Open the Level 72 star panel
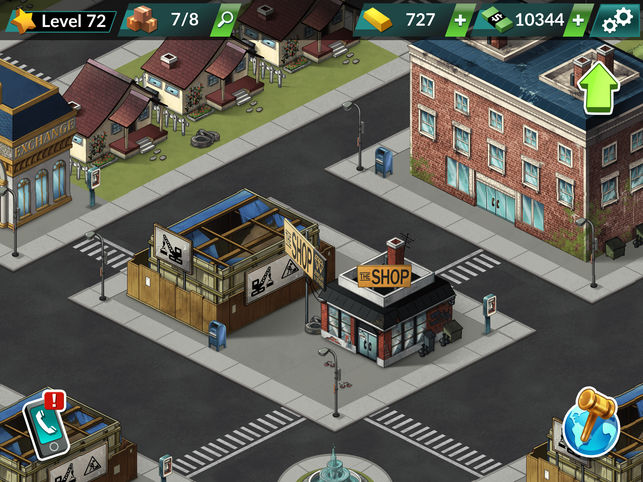643x482 pixels. coord(60,19)
